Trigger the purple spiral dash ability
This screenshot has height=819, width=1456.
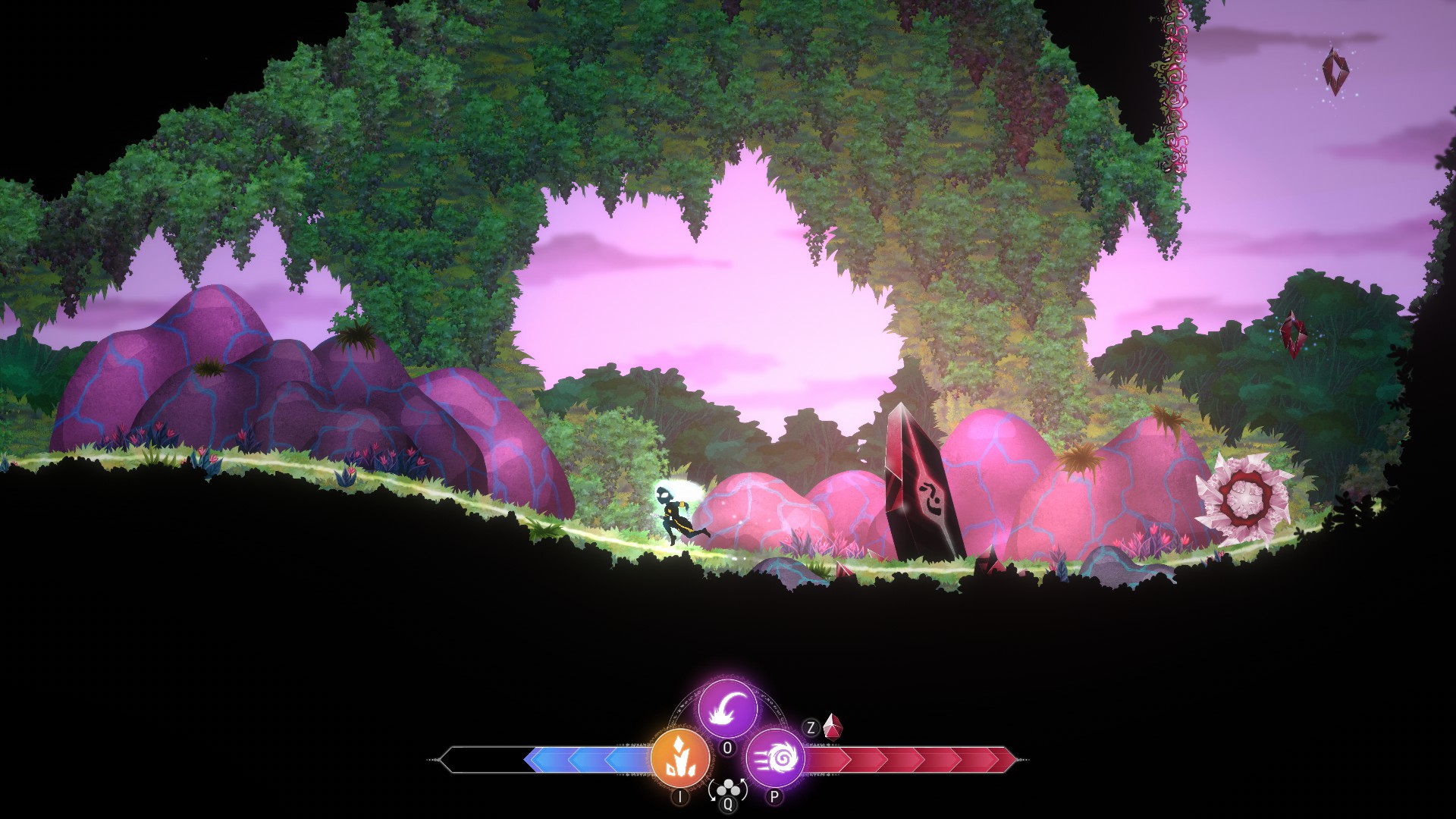pyautogui.click(x=775, y=758)
